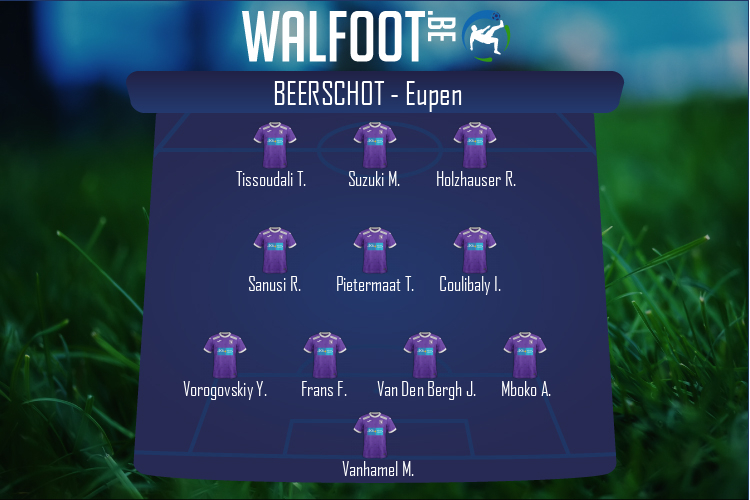Select Holzhauser R.'s shirt

pyautogui.click(x=475, y=146)
